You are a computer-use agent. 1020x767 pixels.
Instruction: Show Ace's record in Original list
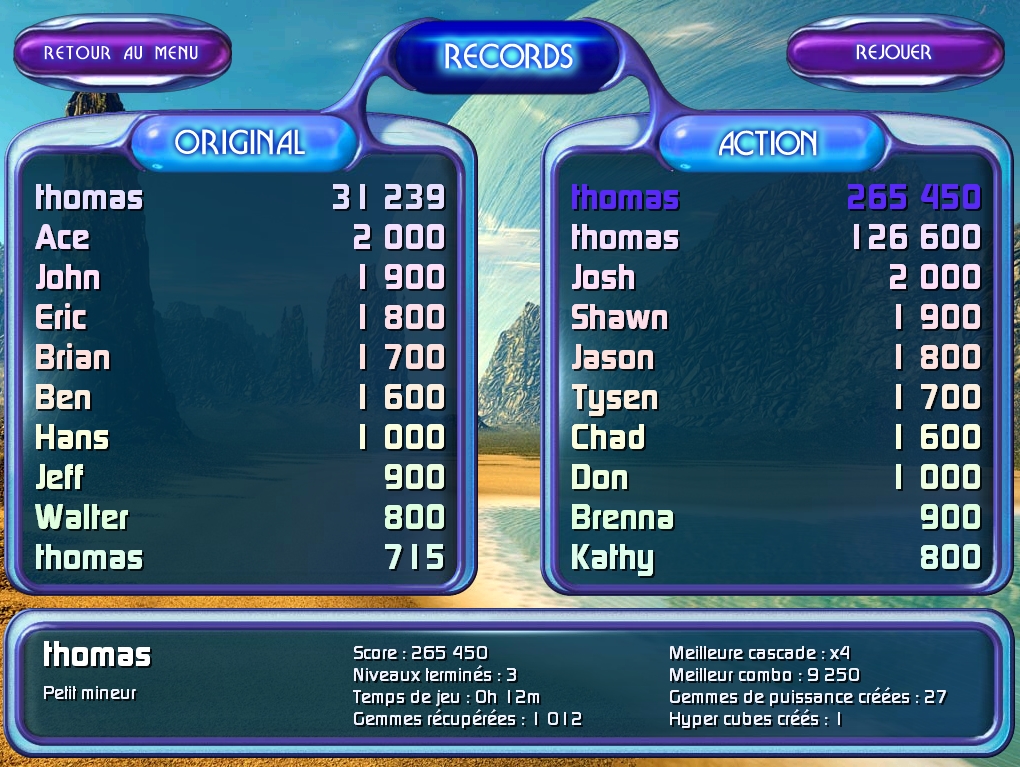[240, 238]
